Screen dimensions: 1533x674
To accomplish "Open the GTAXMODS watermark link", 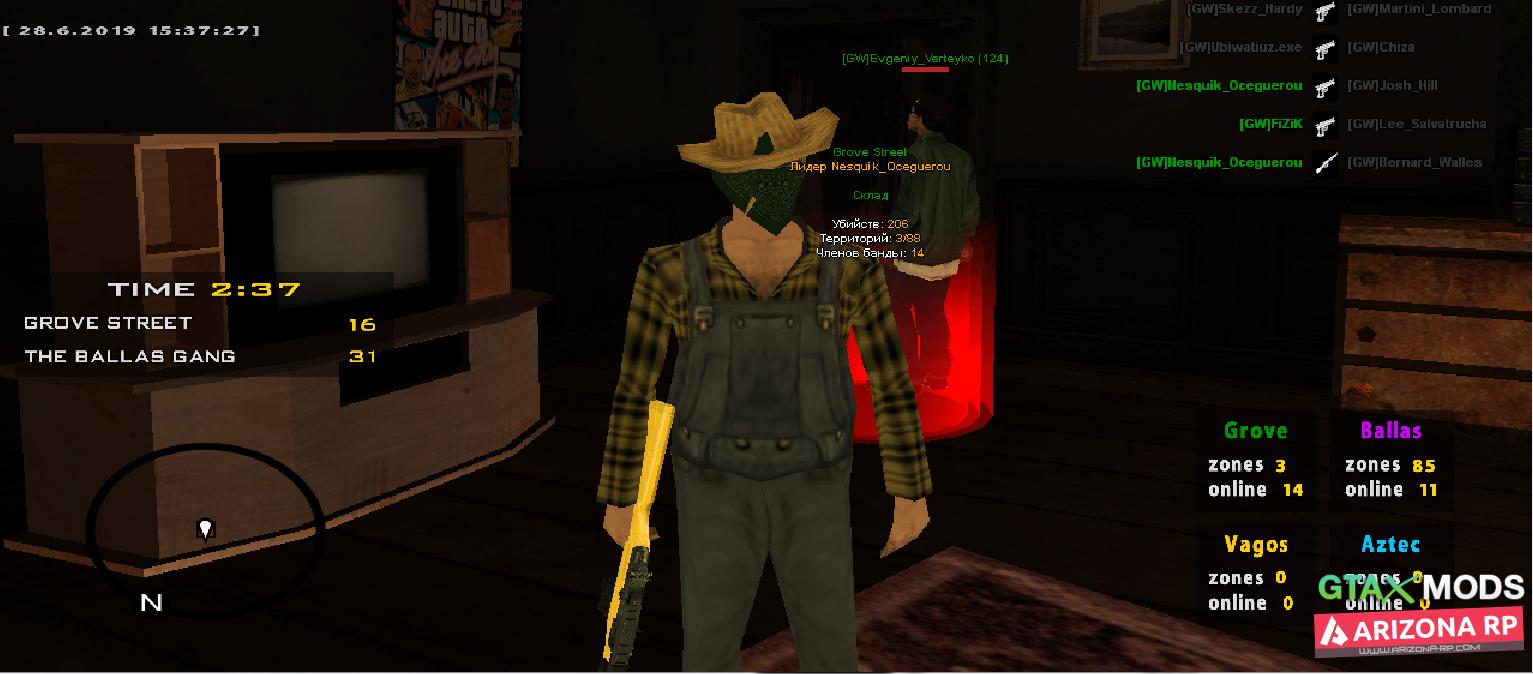I will pyautogui.click(x=1420, y=588).
